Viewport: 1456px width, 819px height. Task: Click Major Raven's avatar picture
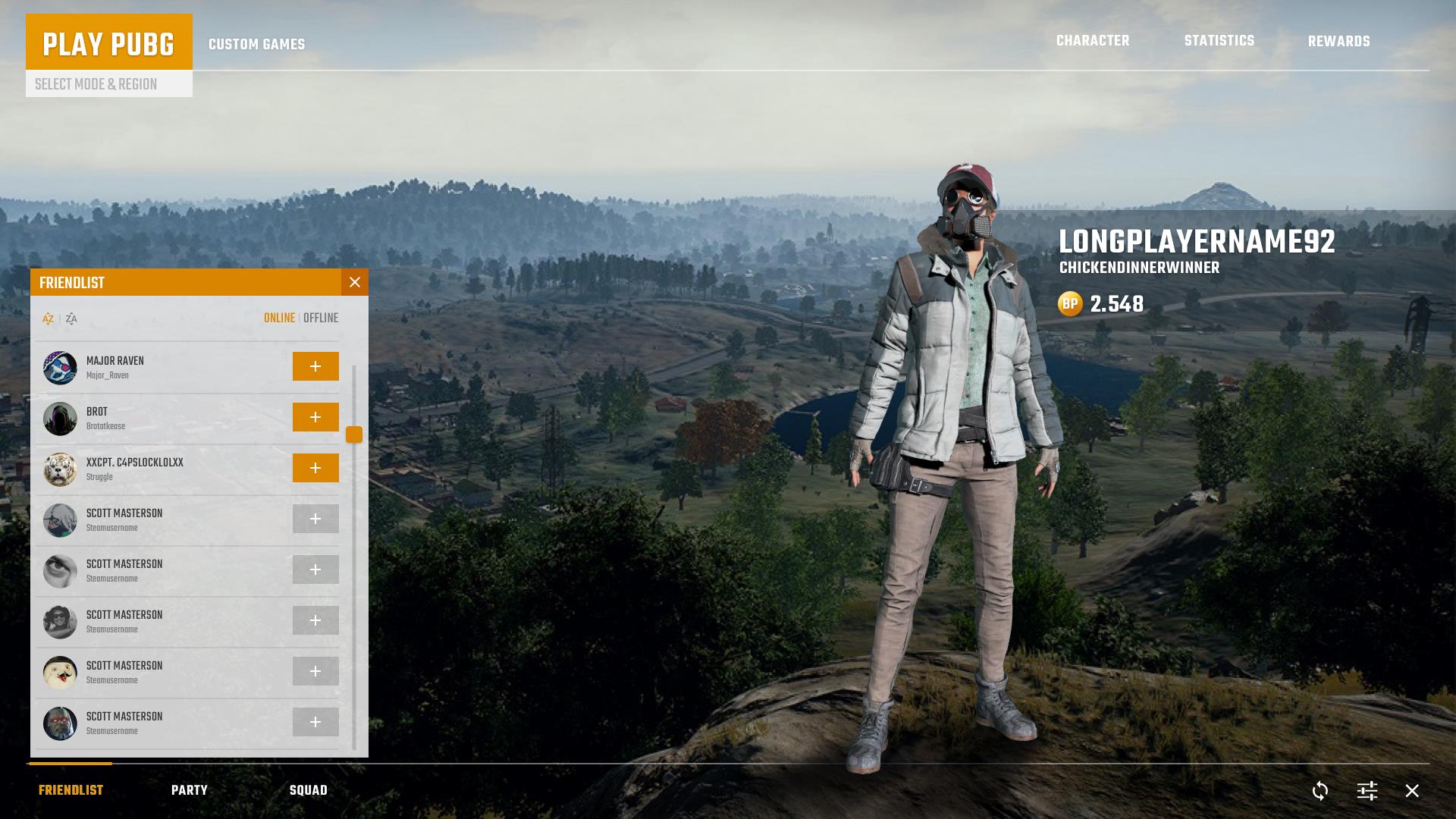click(60, 366)
